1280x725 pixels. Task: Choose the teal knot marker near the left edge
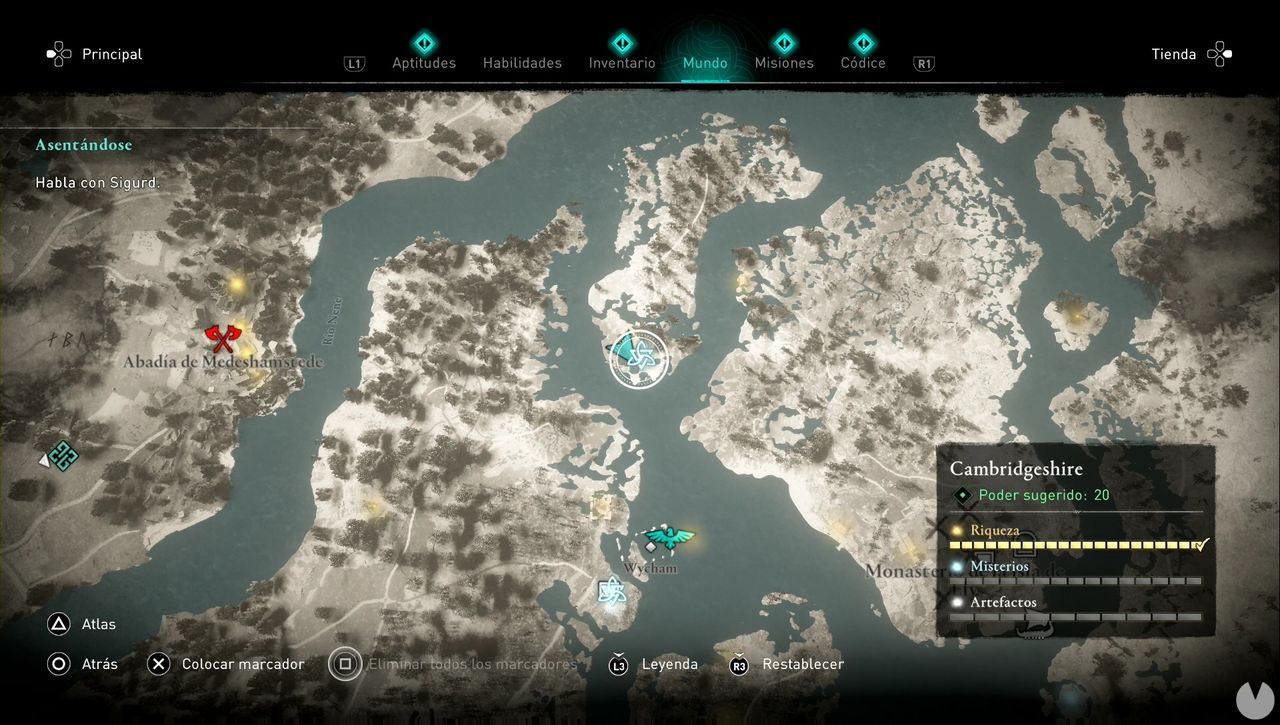62,456
